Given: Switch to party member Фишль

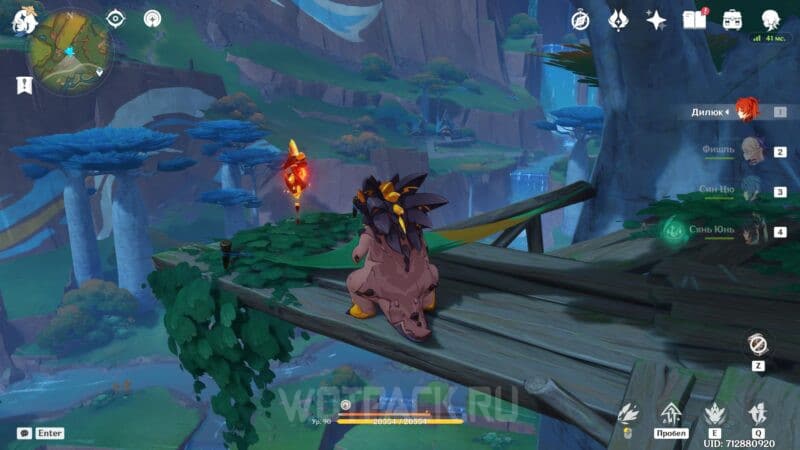Looking at the screenshot, I should tap(749, 151).
